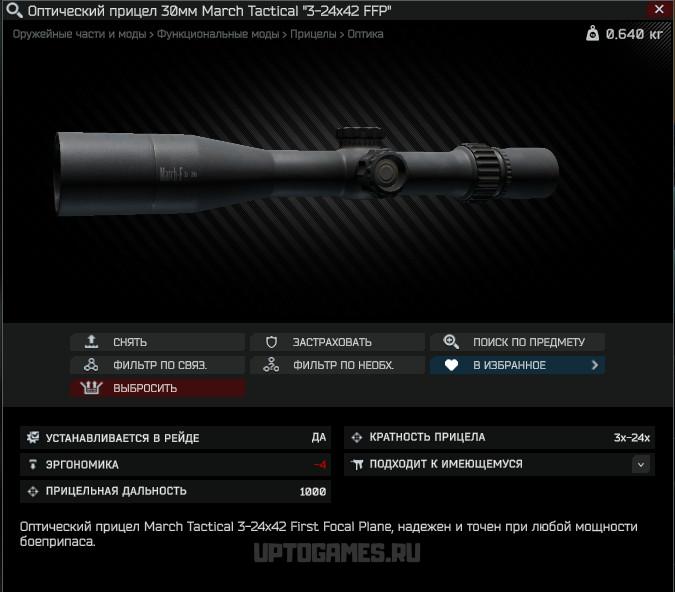
Task: Choose the Оптика breadcrumb category
Action: coord(365,34)
